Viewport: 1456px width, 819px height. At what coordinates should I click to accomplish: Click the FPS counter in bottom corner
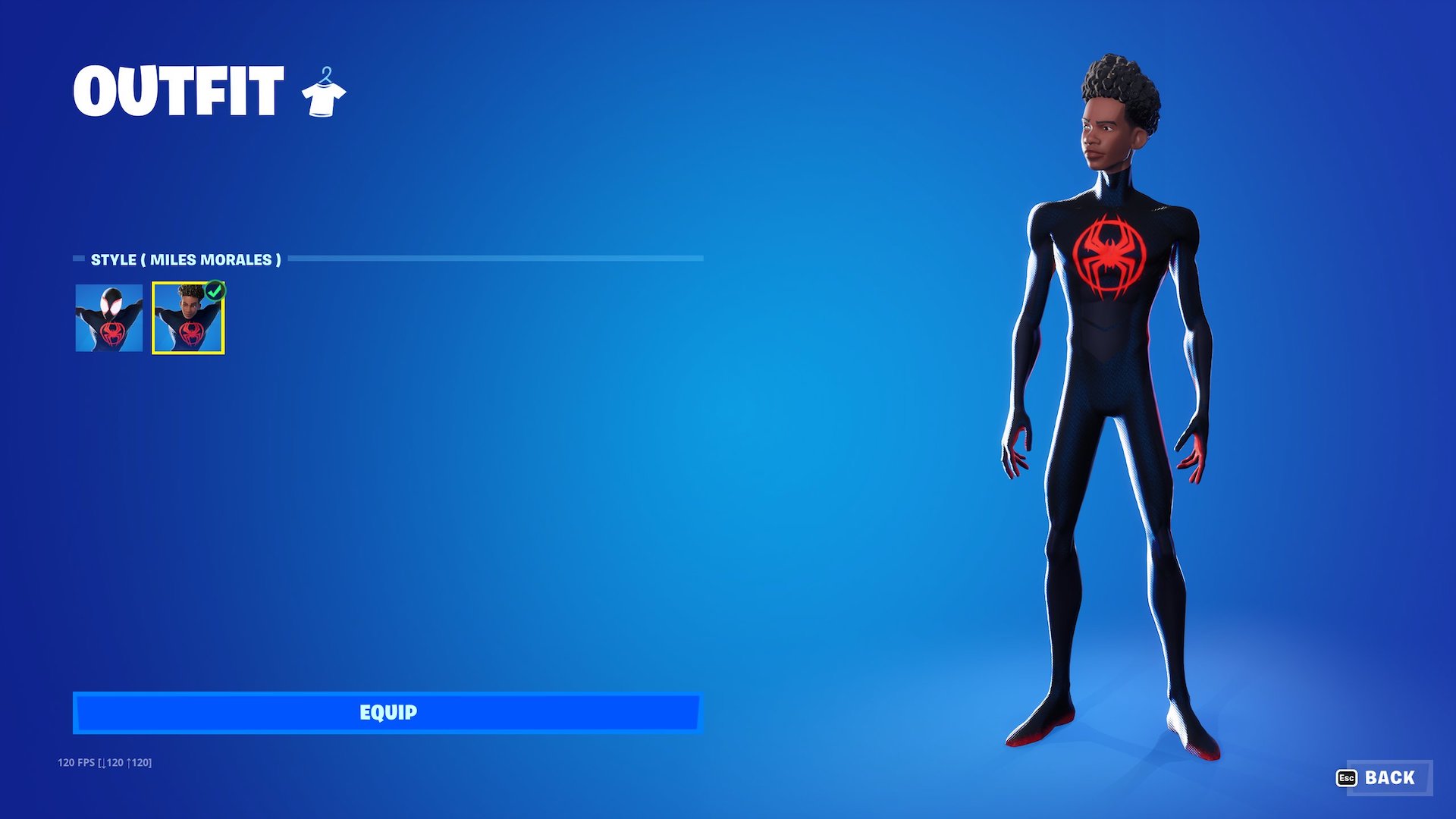pos(106,761)
